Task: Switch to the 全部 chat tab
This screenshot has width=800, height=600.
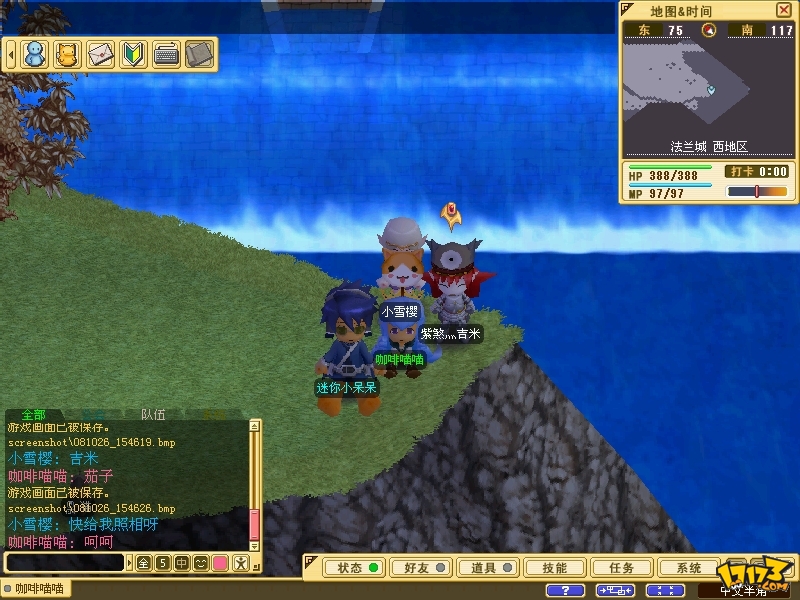Action: (x=33, y=414)
